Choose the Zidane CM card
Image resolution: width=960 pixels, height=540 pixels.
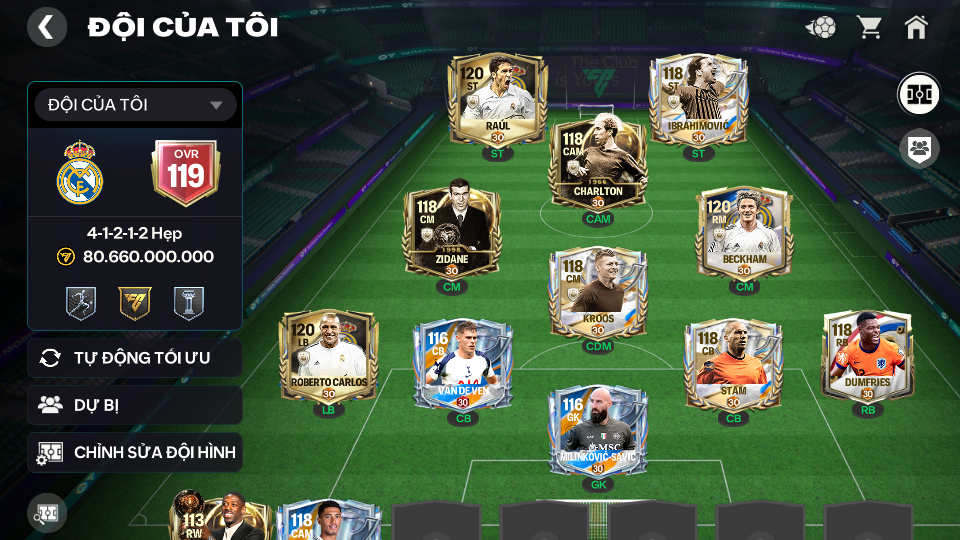click(x=451, y=233)
